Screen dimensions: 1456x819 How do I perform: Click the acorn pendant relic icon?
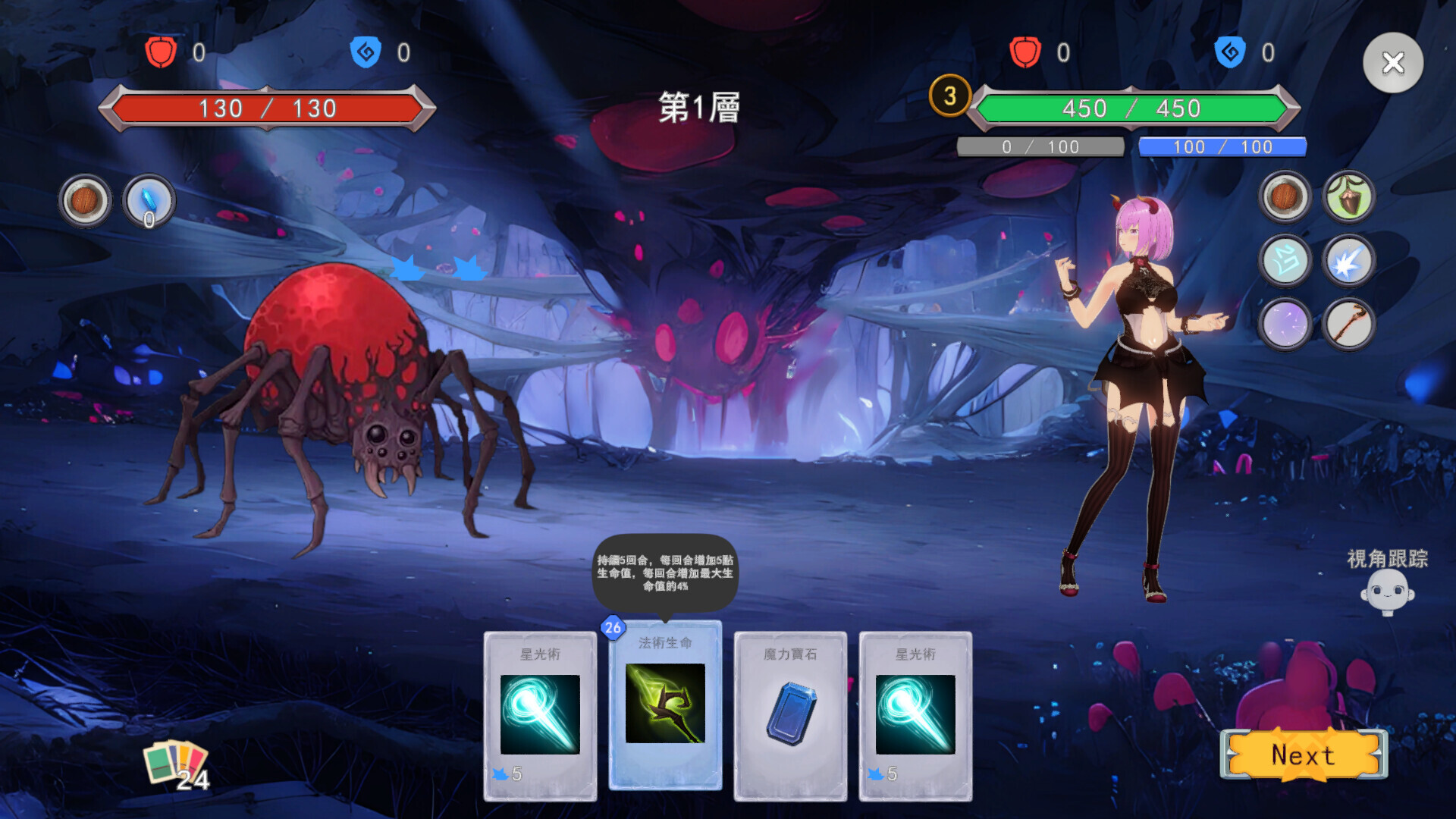1348,197
